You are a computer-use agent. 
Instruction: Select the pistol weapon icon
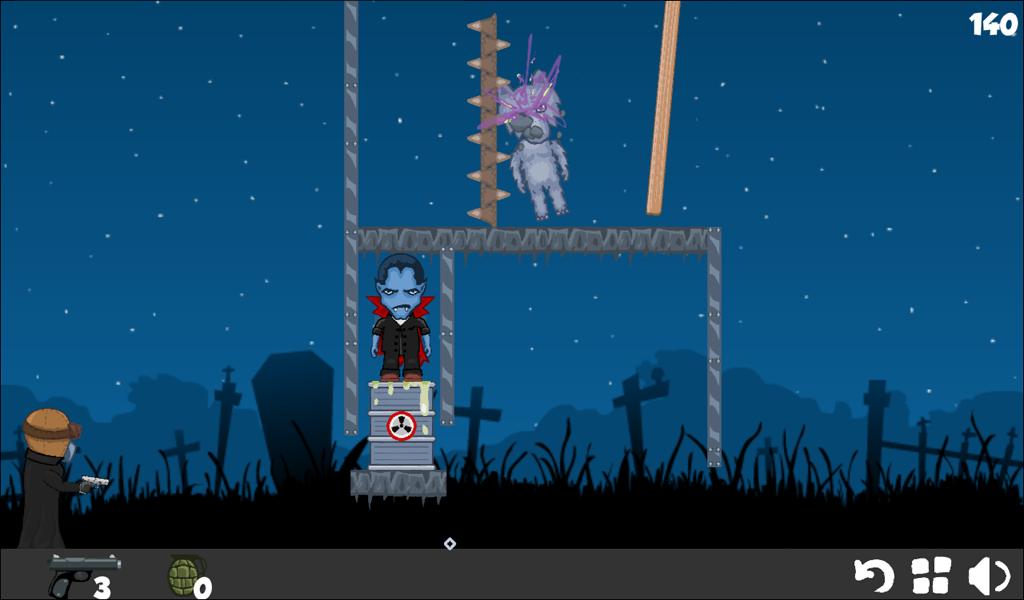pos(82,574)
